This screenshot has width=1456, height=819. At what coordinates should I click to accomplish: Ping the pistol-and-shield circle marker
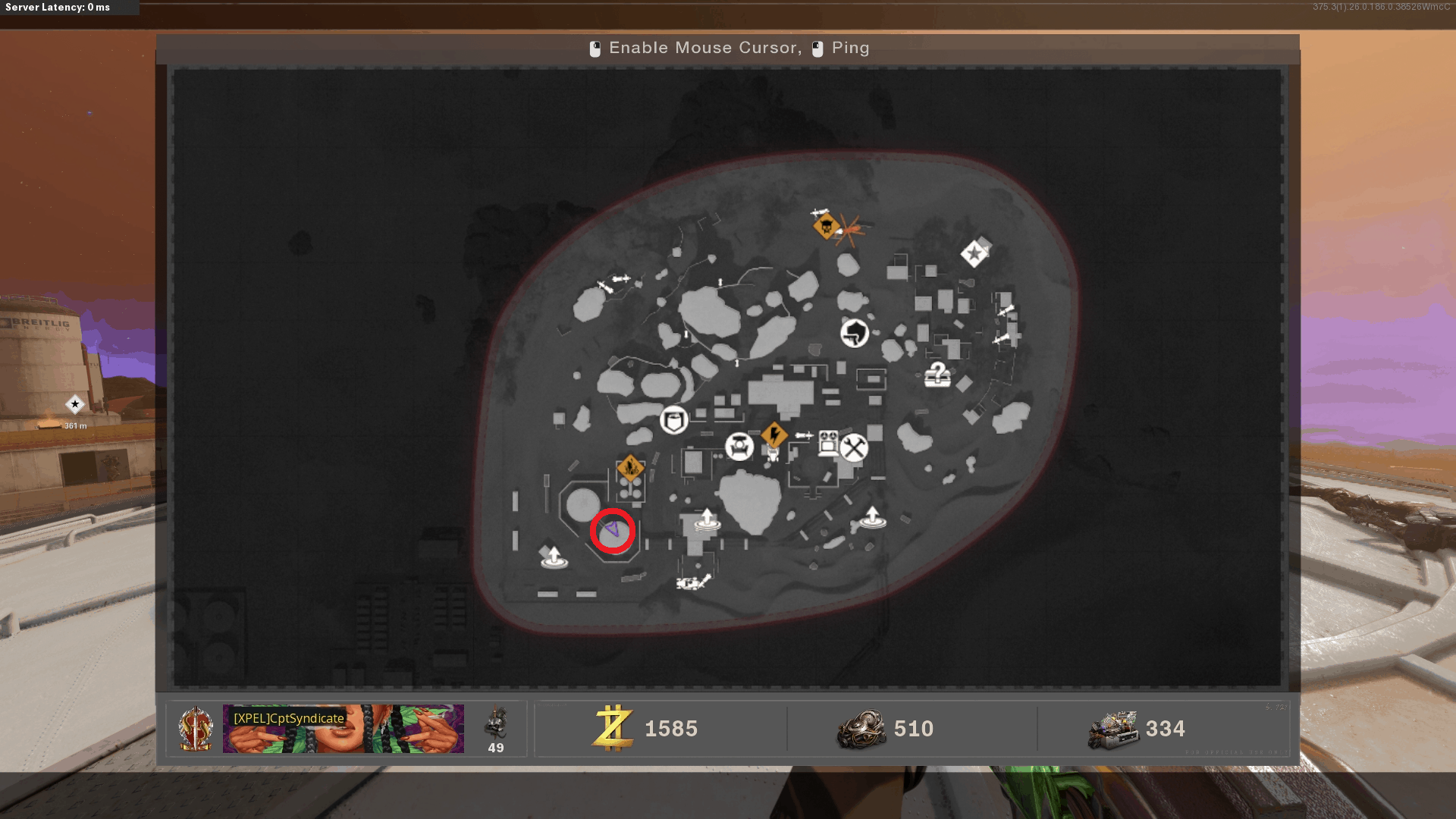855,332
